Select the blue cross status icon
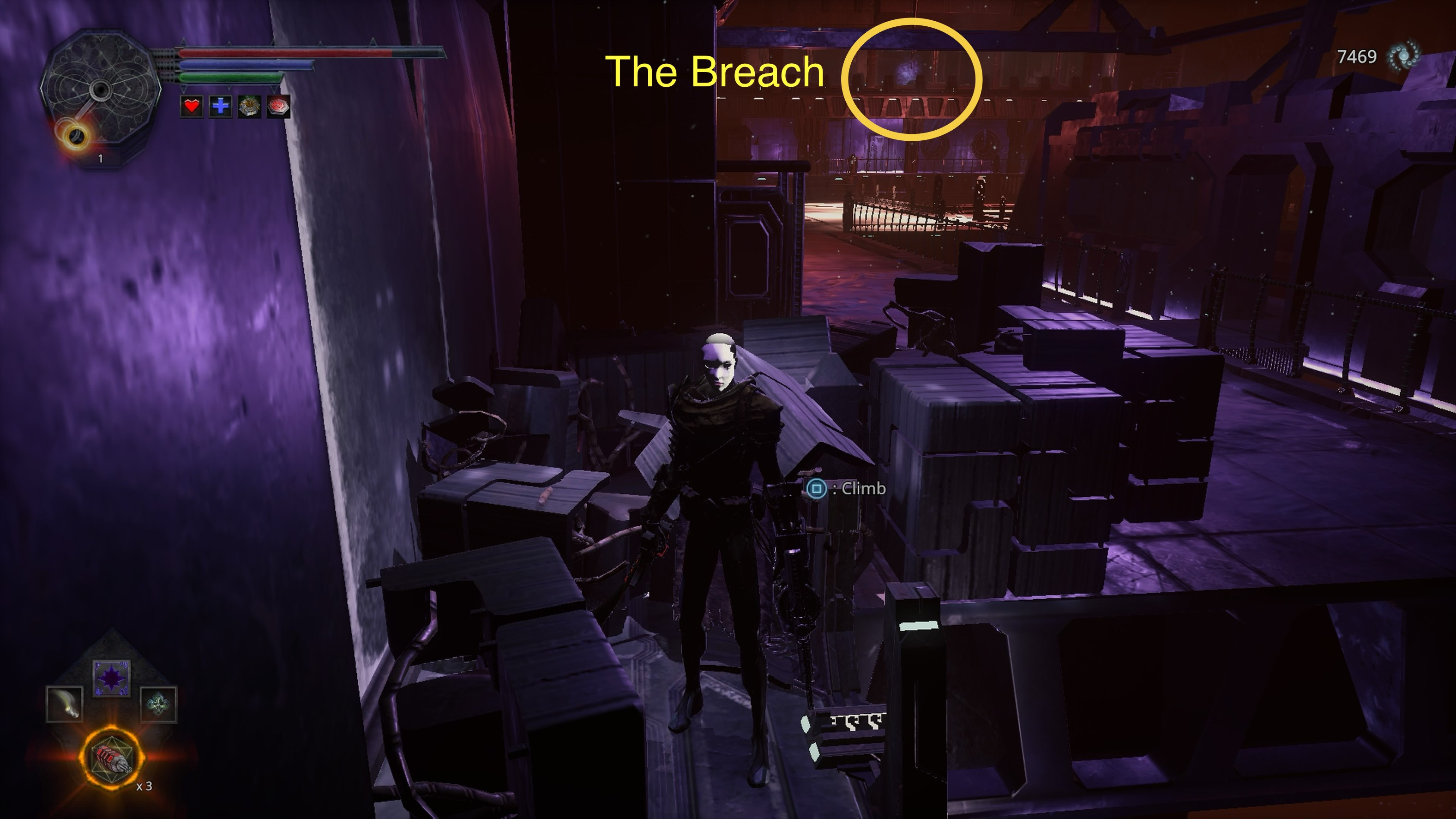The width and height of the screenshot is (1456, 819). (x=221, y=106)
